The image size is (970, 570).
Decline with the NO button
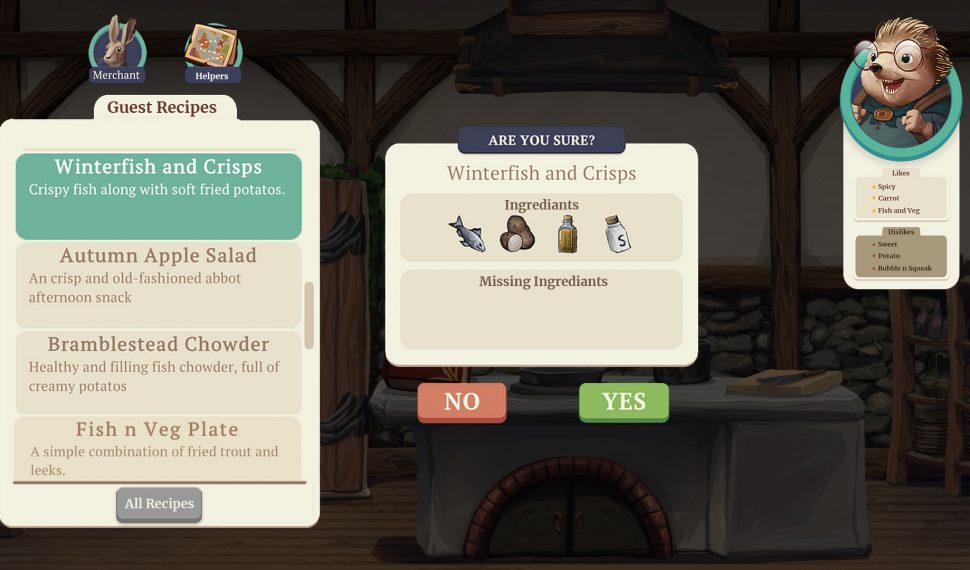[461, 402]
